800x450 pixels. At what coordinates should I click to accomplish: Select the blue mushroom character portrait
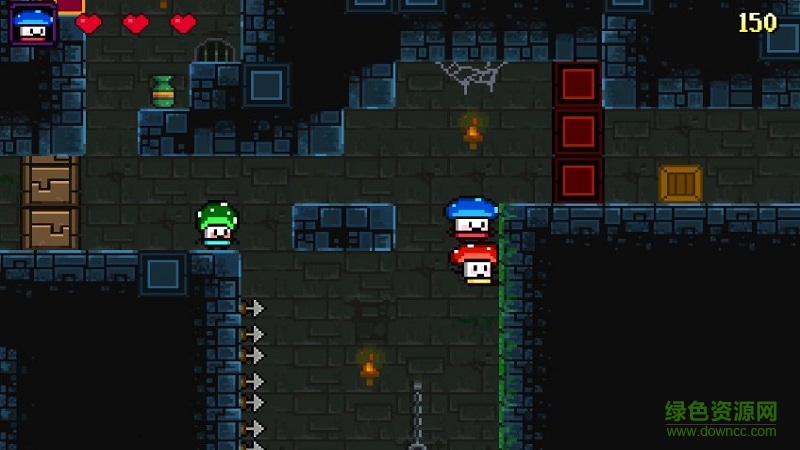(33, 24)
